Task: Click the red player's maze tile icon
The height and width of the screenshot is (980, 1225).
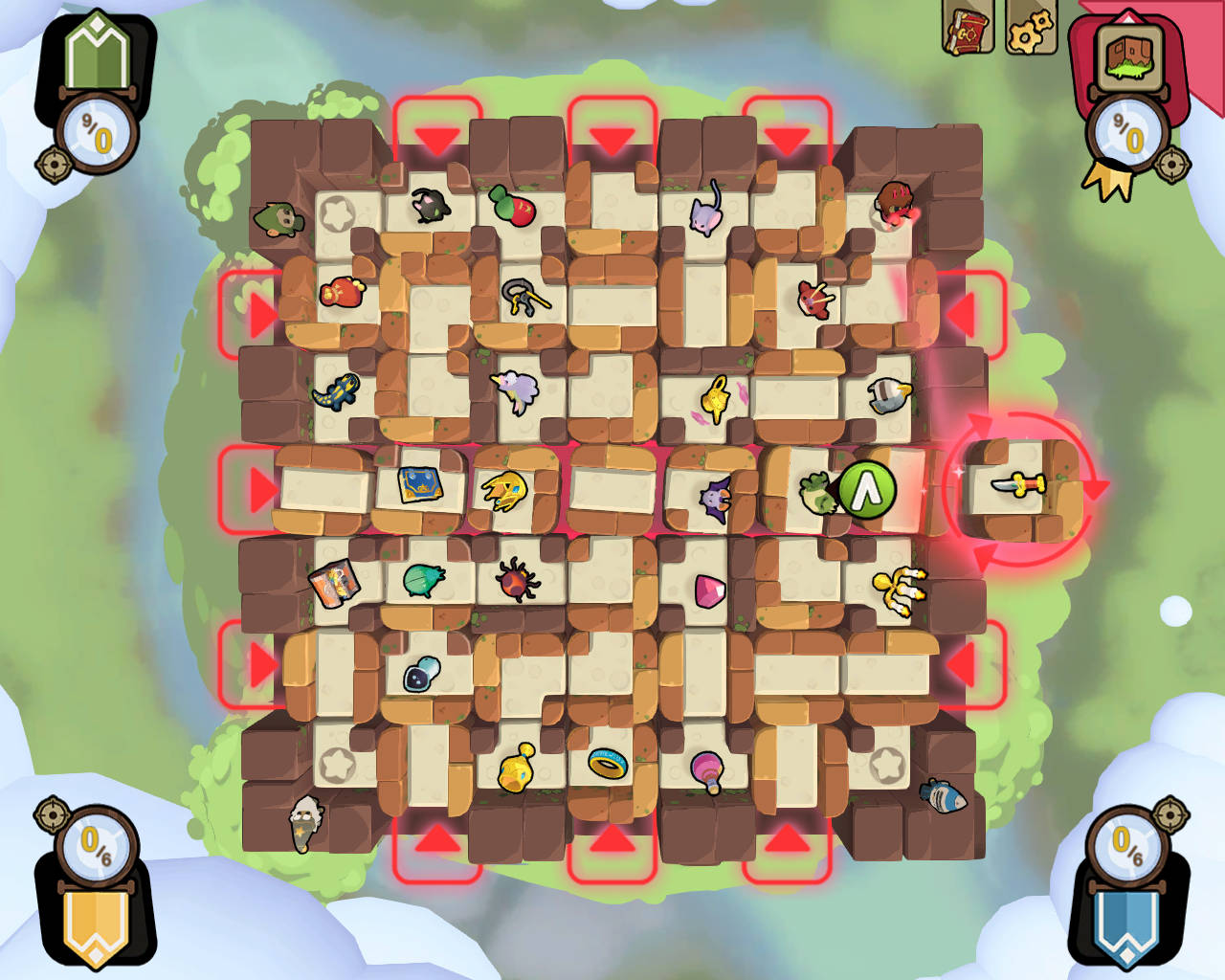Action: pyautogui.click(x=1129, y=56)
